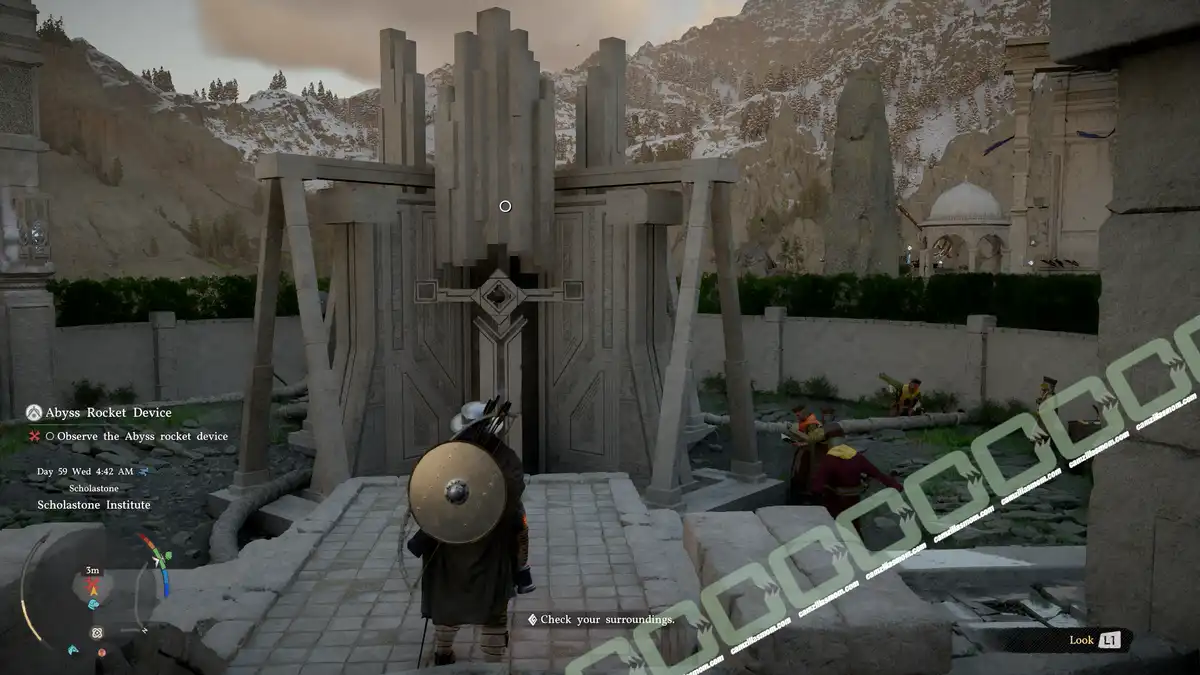1200x675 pixels.
Task: Click the Look prompt label
Action: 1081,640
